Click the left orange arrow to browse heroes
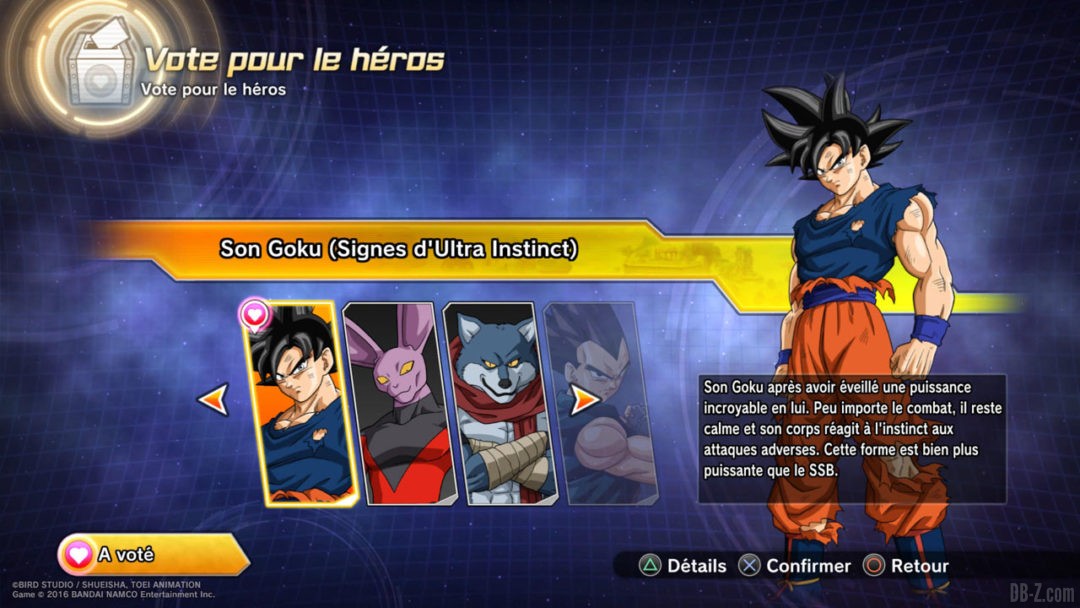 coord(213,400)
